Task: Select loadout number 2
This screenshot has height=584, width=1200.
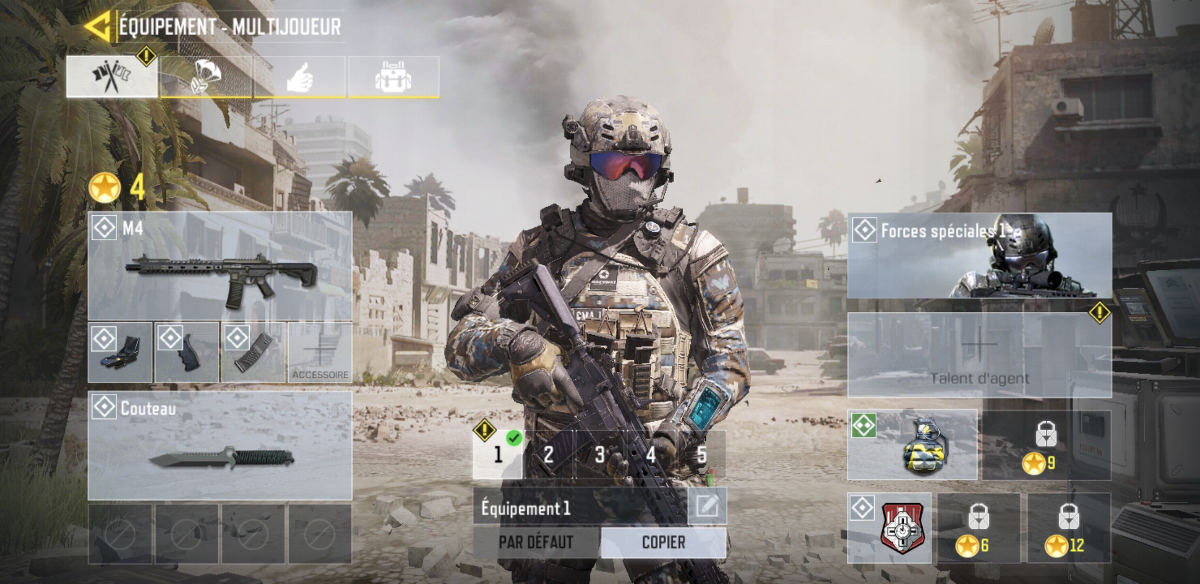Action: (x=548, y=455)
